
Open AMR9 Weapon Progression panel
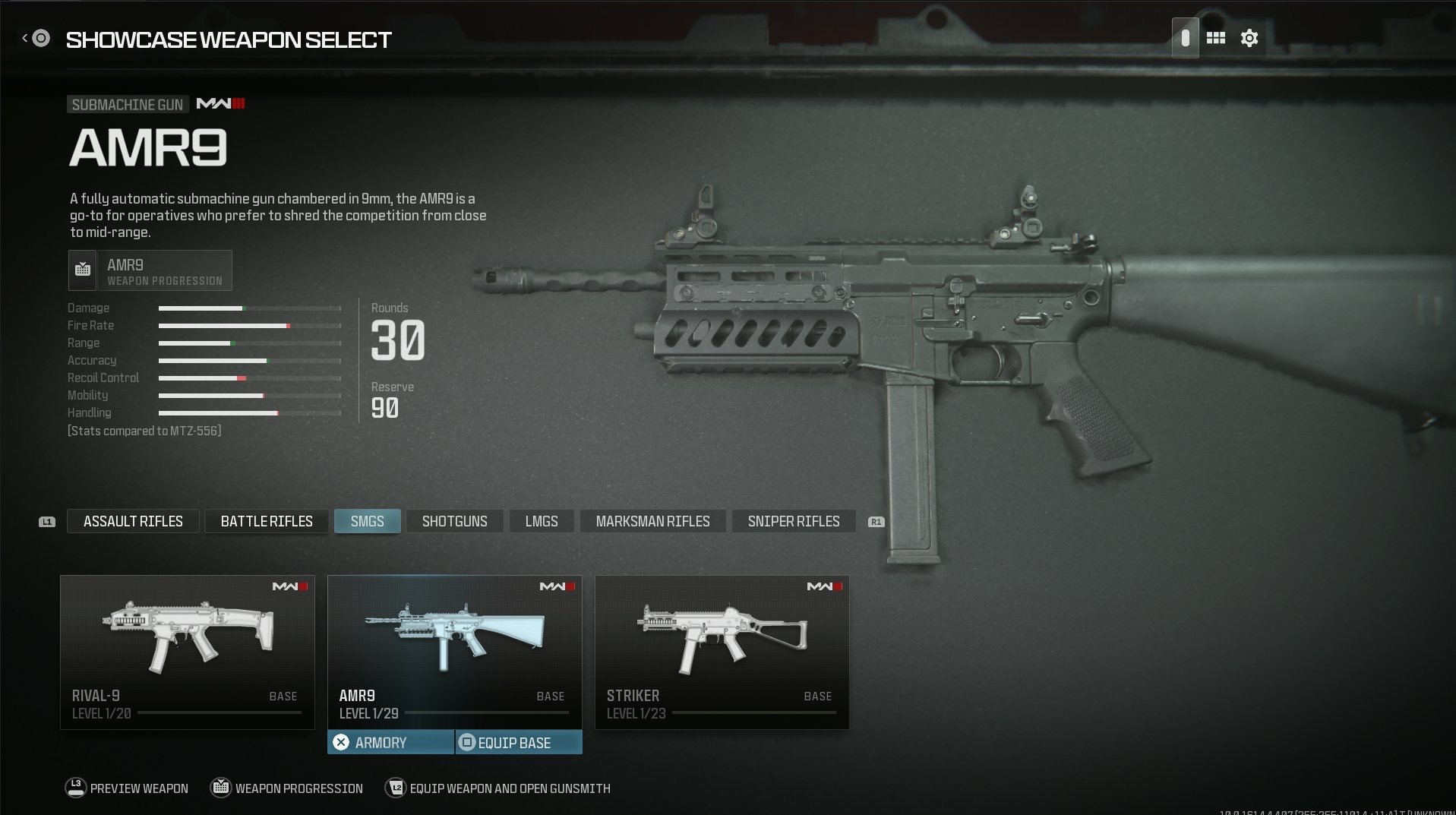click(x=150, y=270)
